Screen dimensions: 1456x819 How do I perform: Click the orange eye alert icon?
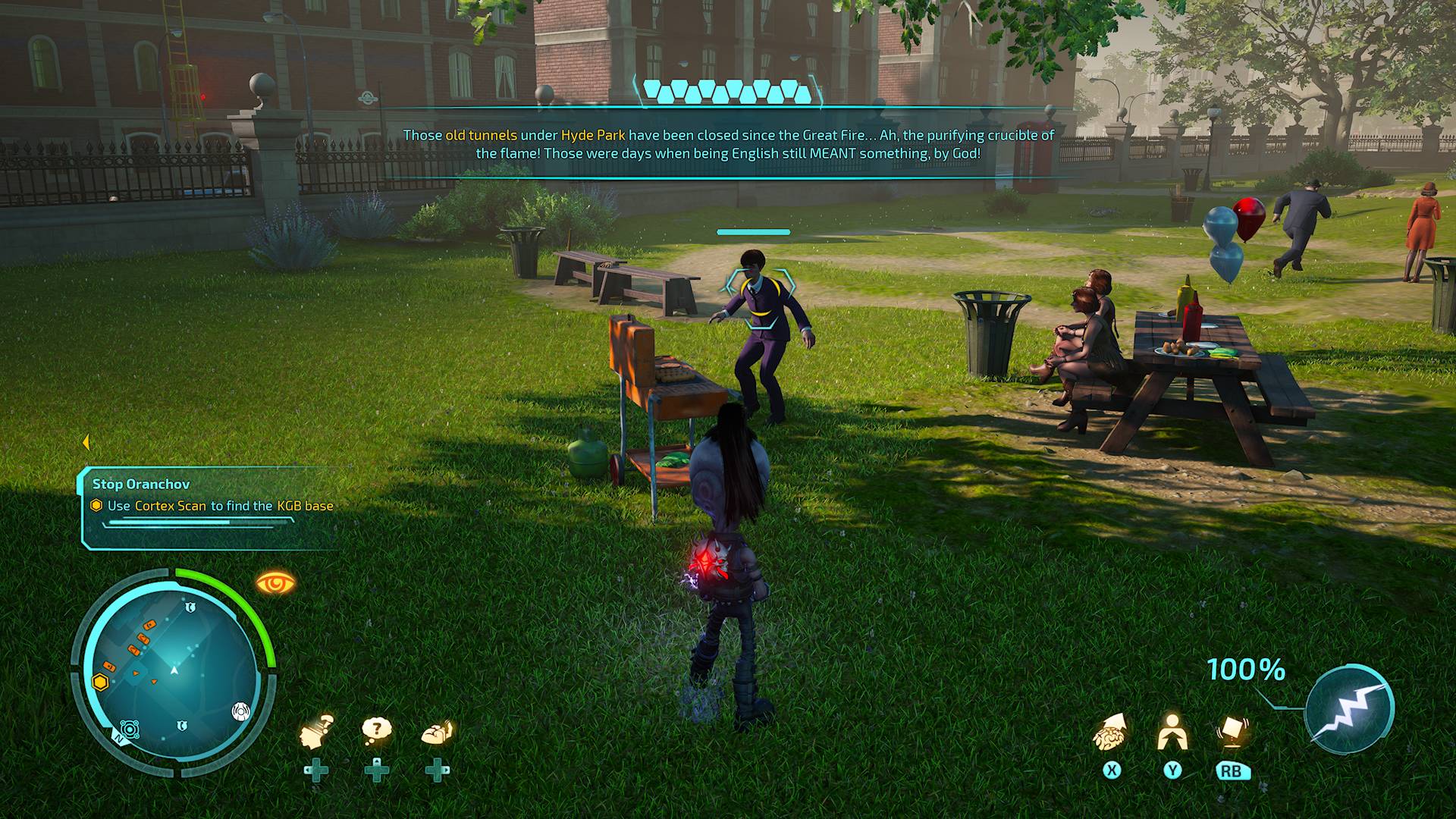(275, 583)
